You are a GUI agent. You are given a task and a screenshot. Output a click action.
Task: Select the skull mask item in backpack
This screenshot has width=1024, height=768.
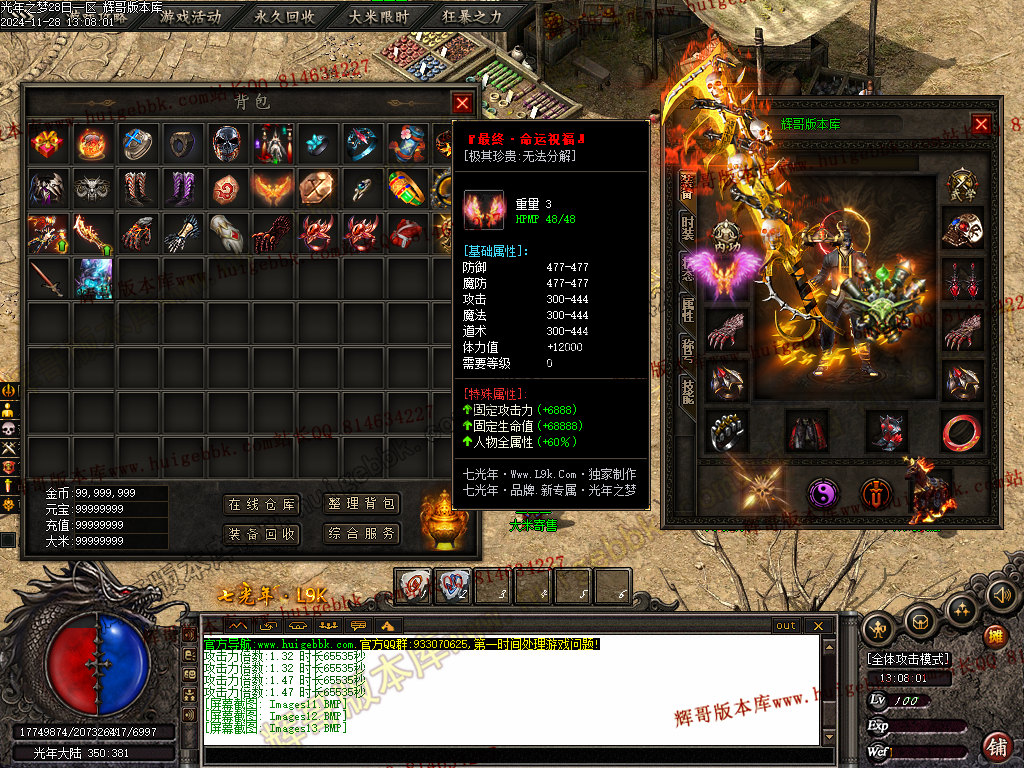[x=226, y=144]
